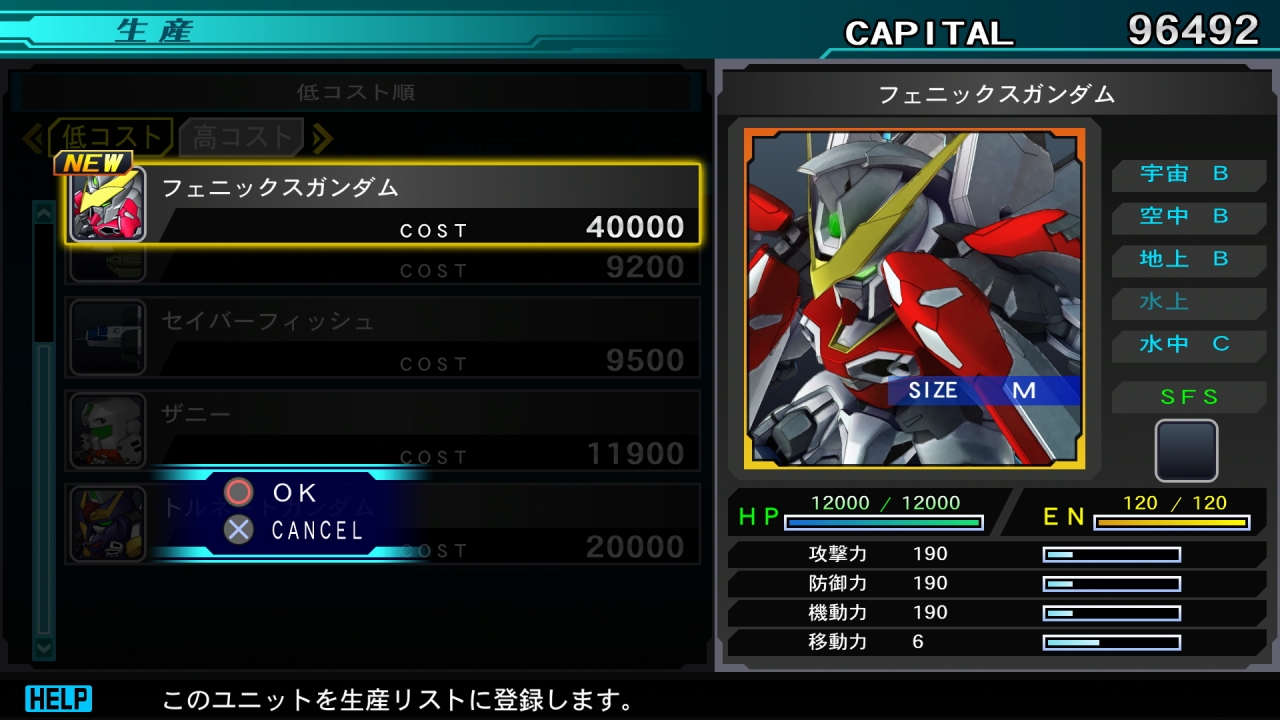Click the empty SFS slot
Image resolution: width=1280 pixels, height=720 pixels.
1186,450
